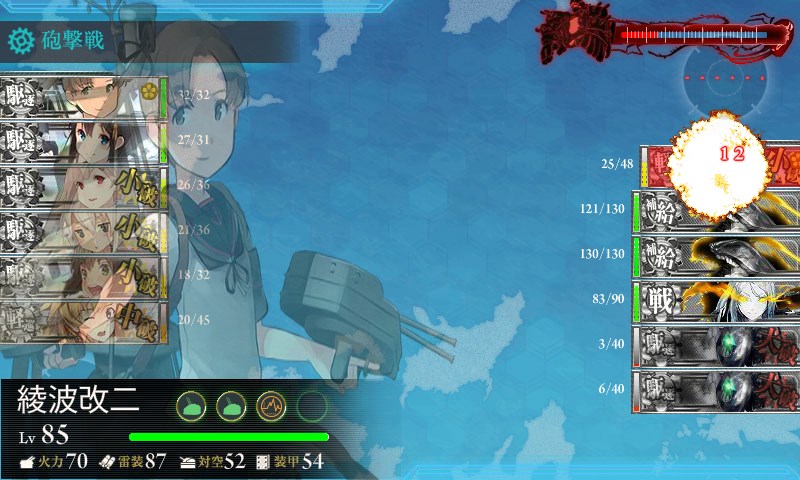Choose the moderately damaged light cruiser banner
This screenshot has height=480, width=800.
click(x=82, y=321)
